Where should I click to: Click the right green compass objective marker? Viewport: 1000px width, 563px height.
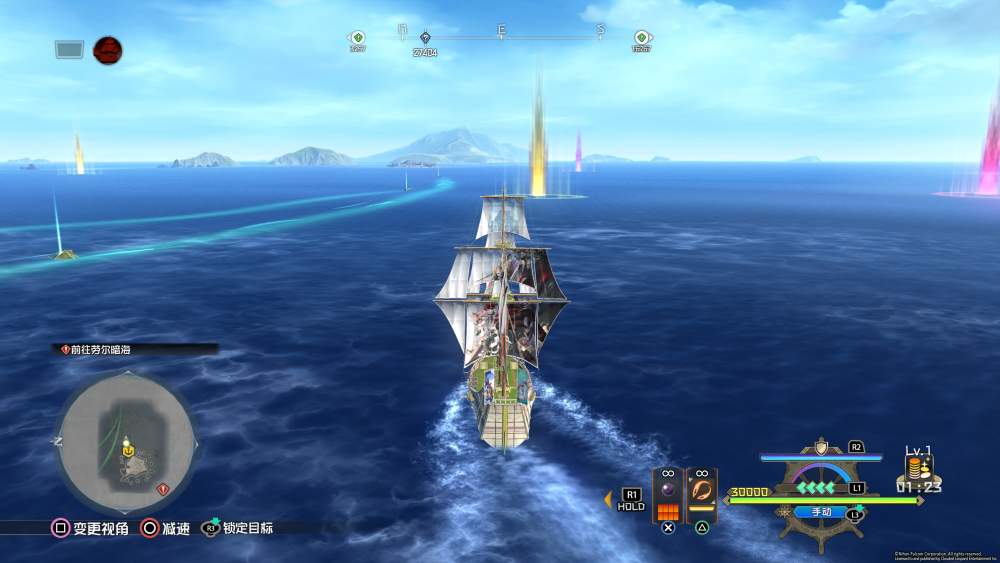(x=641, y=38)
